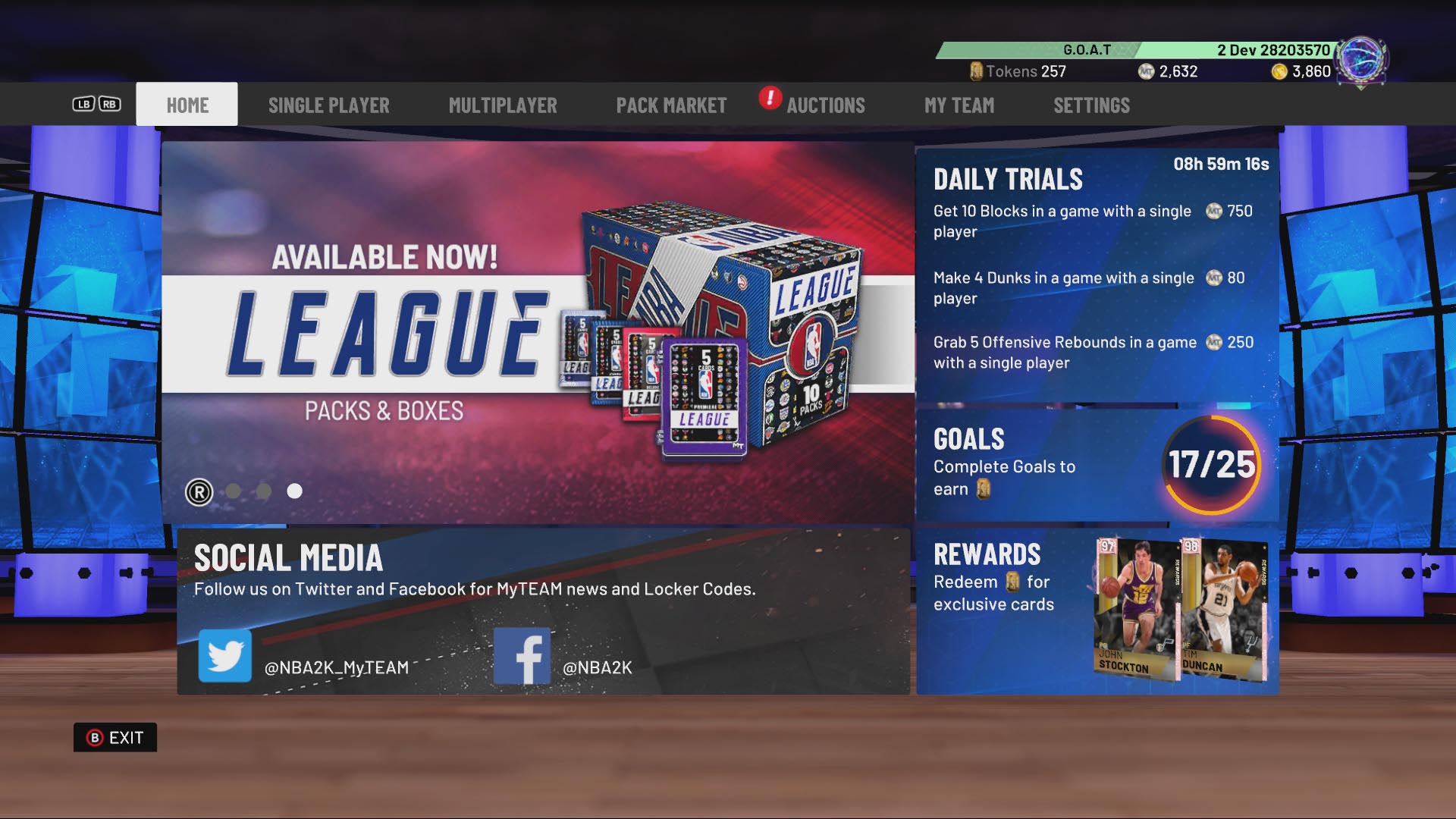Image resolution: width=1456 pixels, height=819 pixels.
Task: Select the second carousel dot indicator
Action: pyautogui.click(x=264, y=491)
